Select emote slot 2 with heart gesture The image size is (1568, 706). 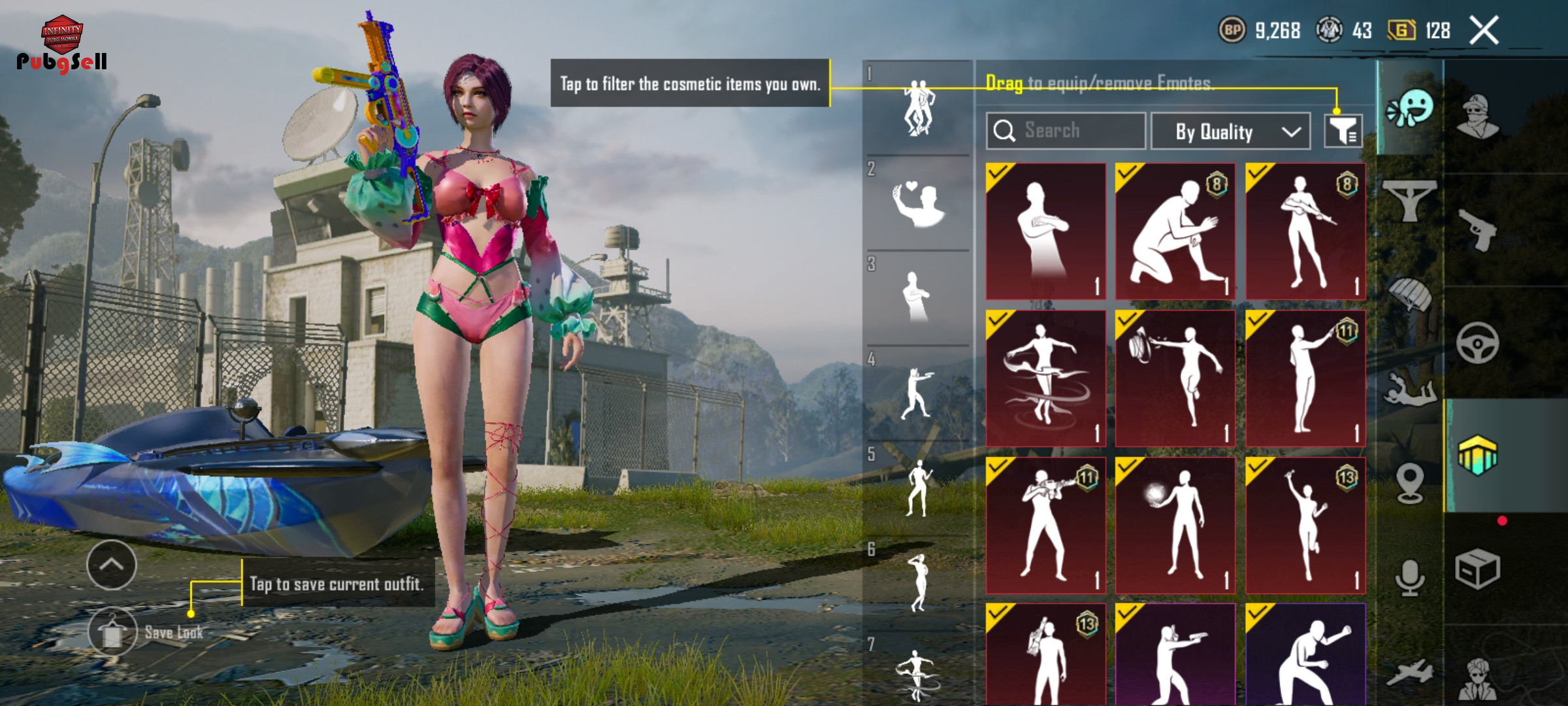click(x=917, y=203)
